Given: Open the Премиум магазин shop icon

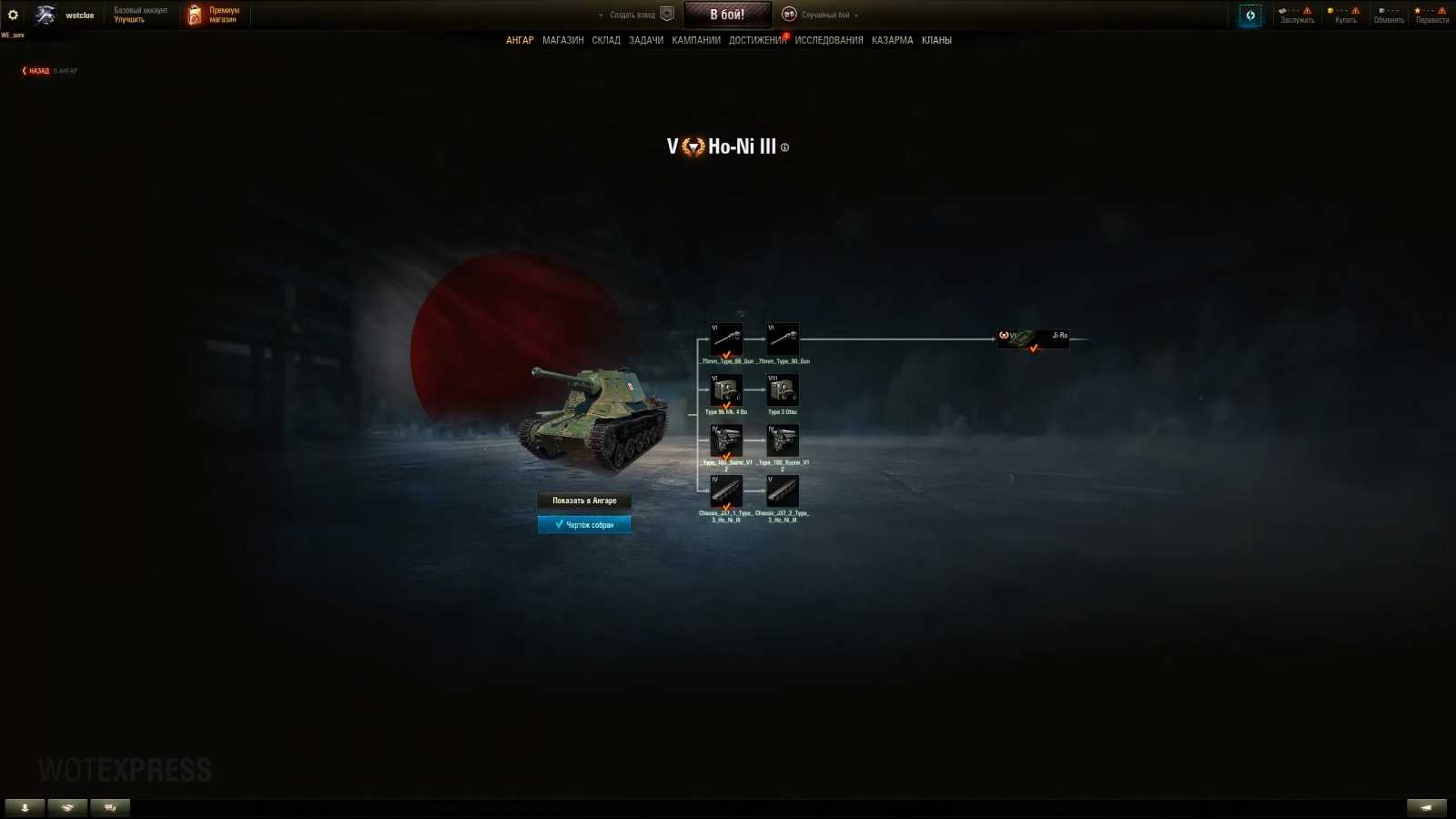Looking at the screenshot, I should [193, 14].
